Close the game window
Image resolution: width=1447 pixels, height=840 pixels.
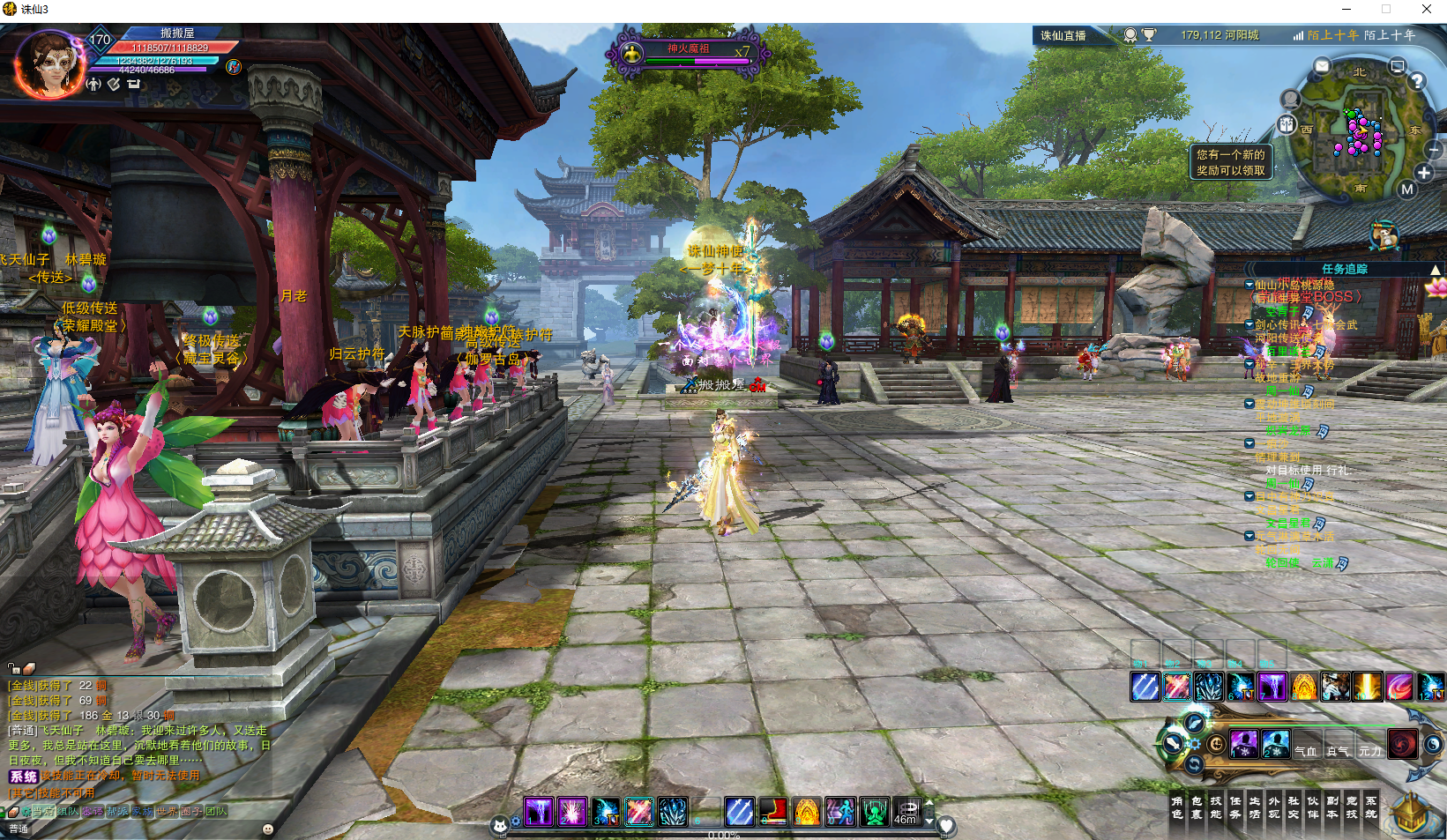(x=1427, y=9)
